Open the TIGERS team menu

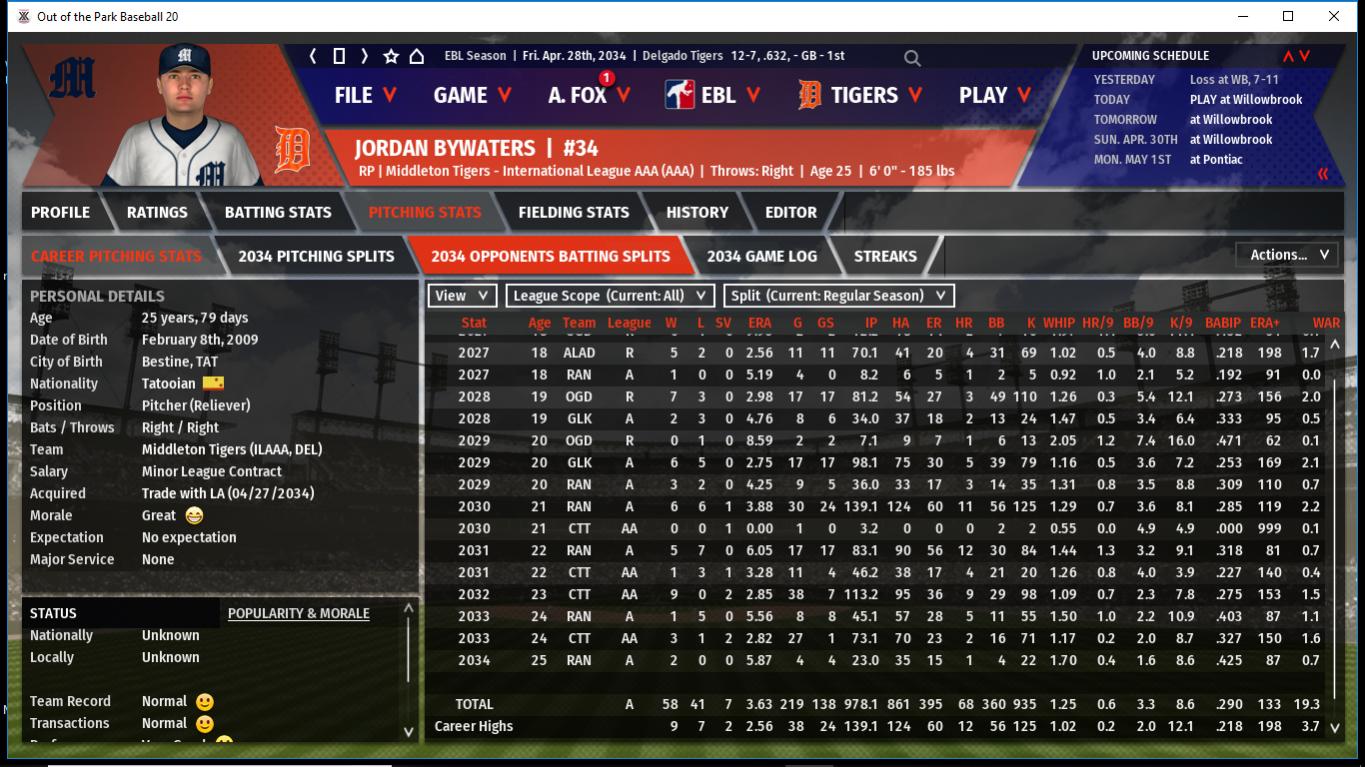coord(858,95)
